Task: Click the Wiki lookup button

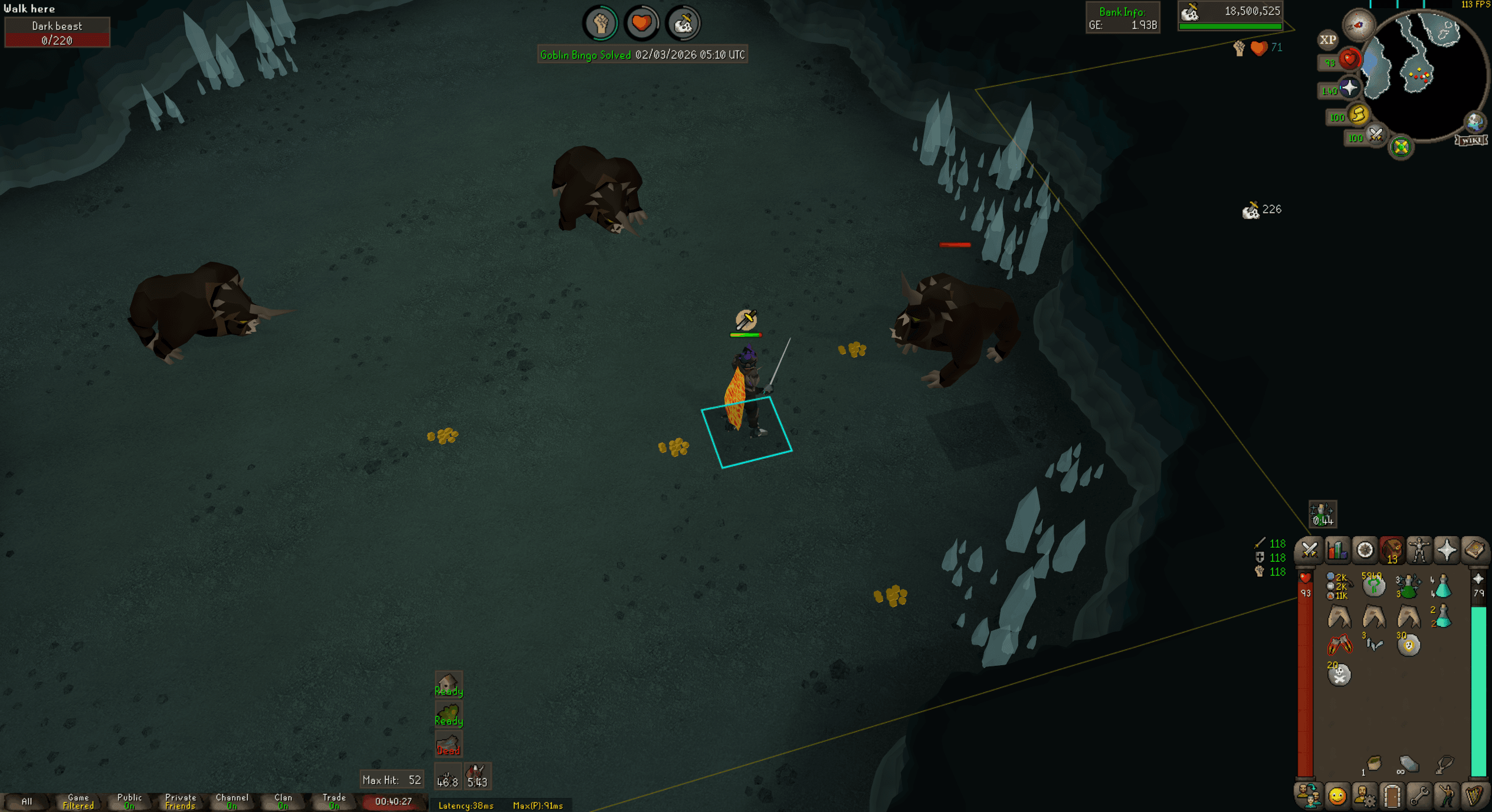Action: click(1470, 141)
